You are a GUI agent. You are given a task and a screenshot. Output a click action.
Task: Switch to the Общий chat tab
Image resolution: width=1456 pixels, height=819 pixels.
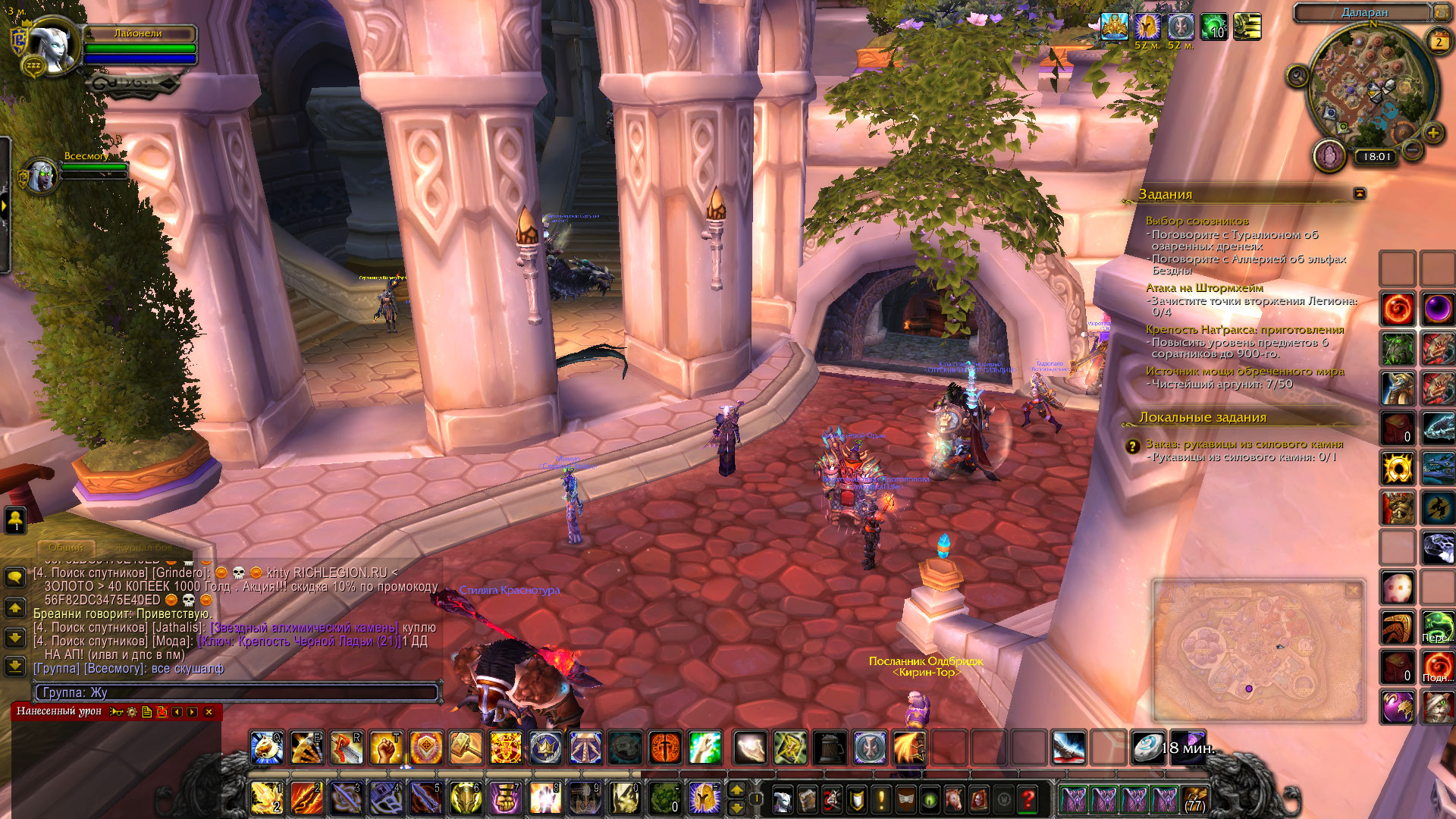pyautogui.click(x=66, y=547)
